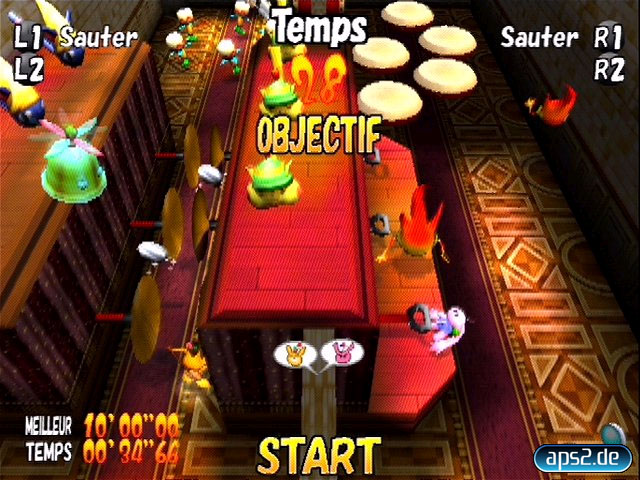Select the OBJECTIF goal marker label
The width and height of the screenshot is (640, 480).
tap(318, 134)
